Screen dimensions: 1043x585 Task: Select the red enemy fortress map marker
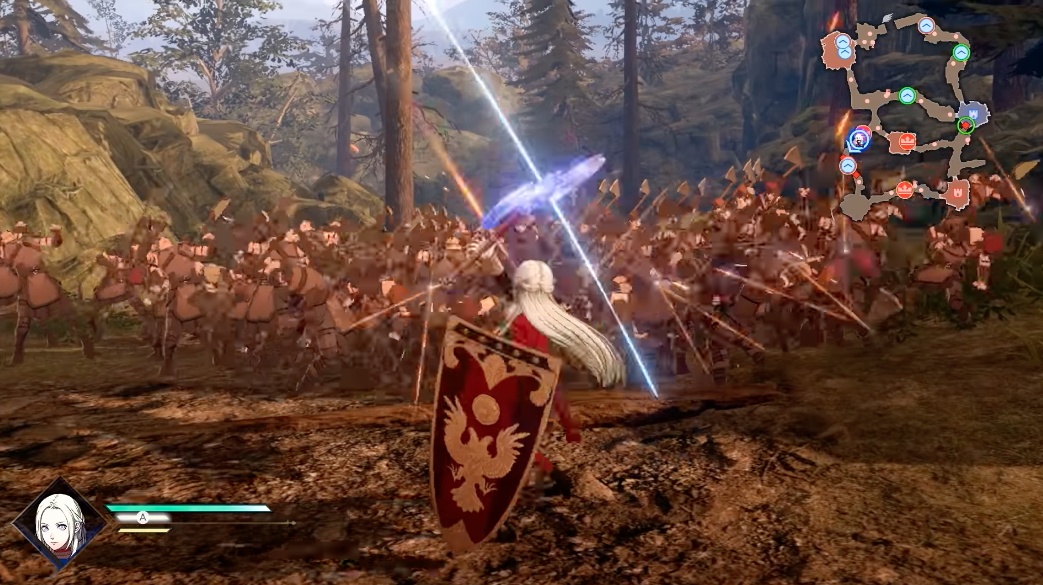957,191
